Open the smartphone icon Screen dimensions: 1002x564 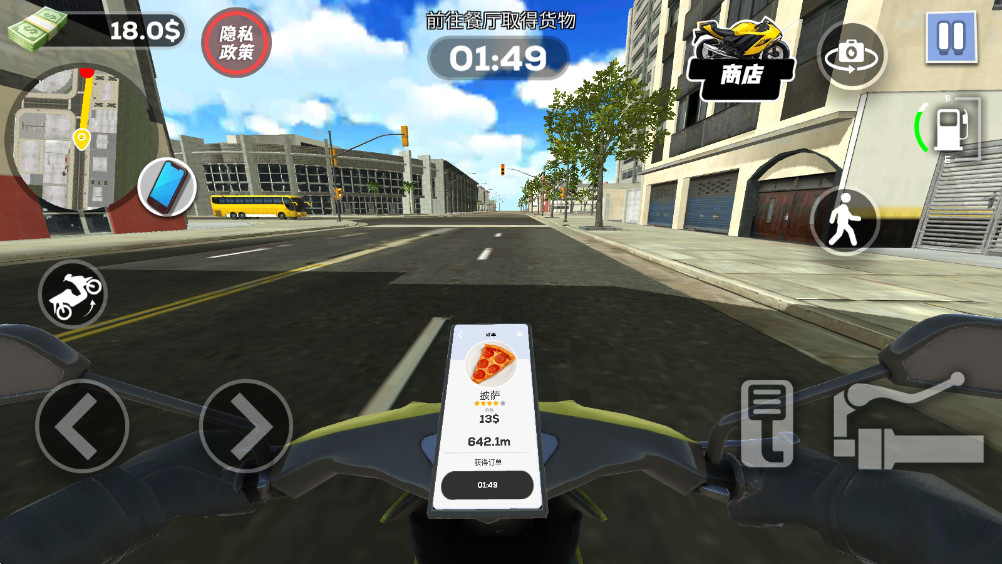click(x=167, y=186)
